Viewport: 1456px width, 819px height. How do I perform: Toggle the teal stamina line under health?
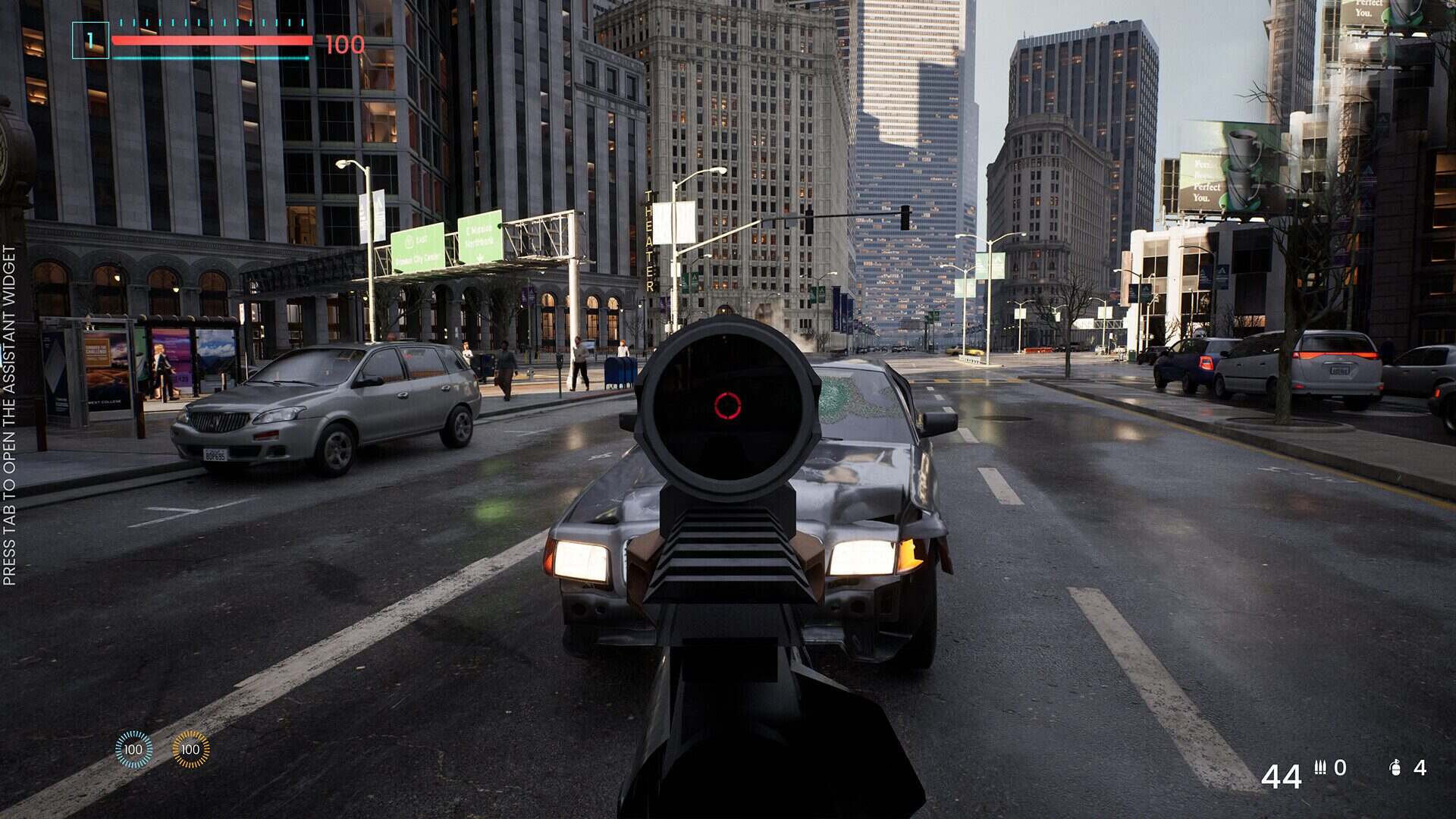click(x=211, y=56)
